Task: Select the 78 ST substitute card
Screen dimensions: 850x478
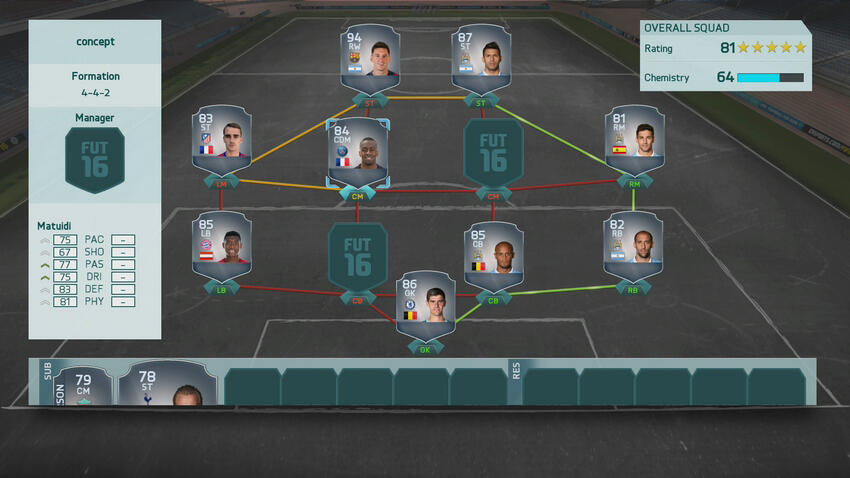Action: tap(166, 387)
